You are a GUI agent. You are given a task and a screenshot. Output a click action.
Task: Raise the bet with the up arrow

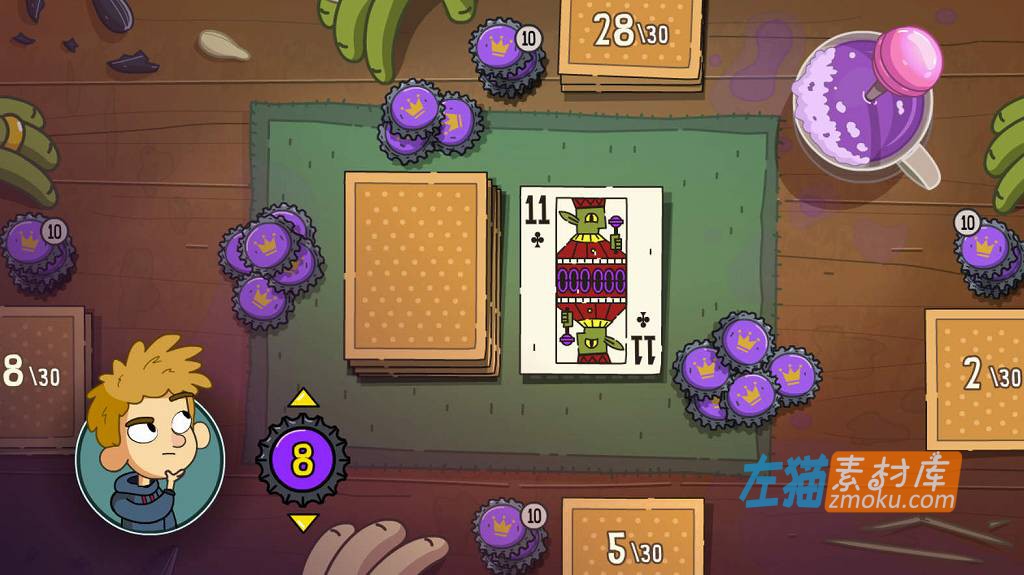(303, 398)
